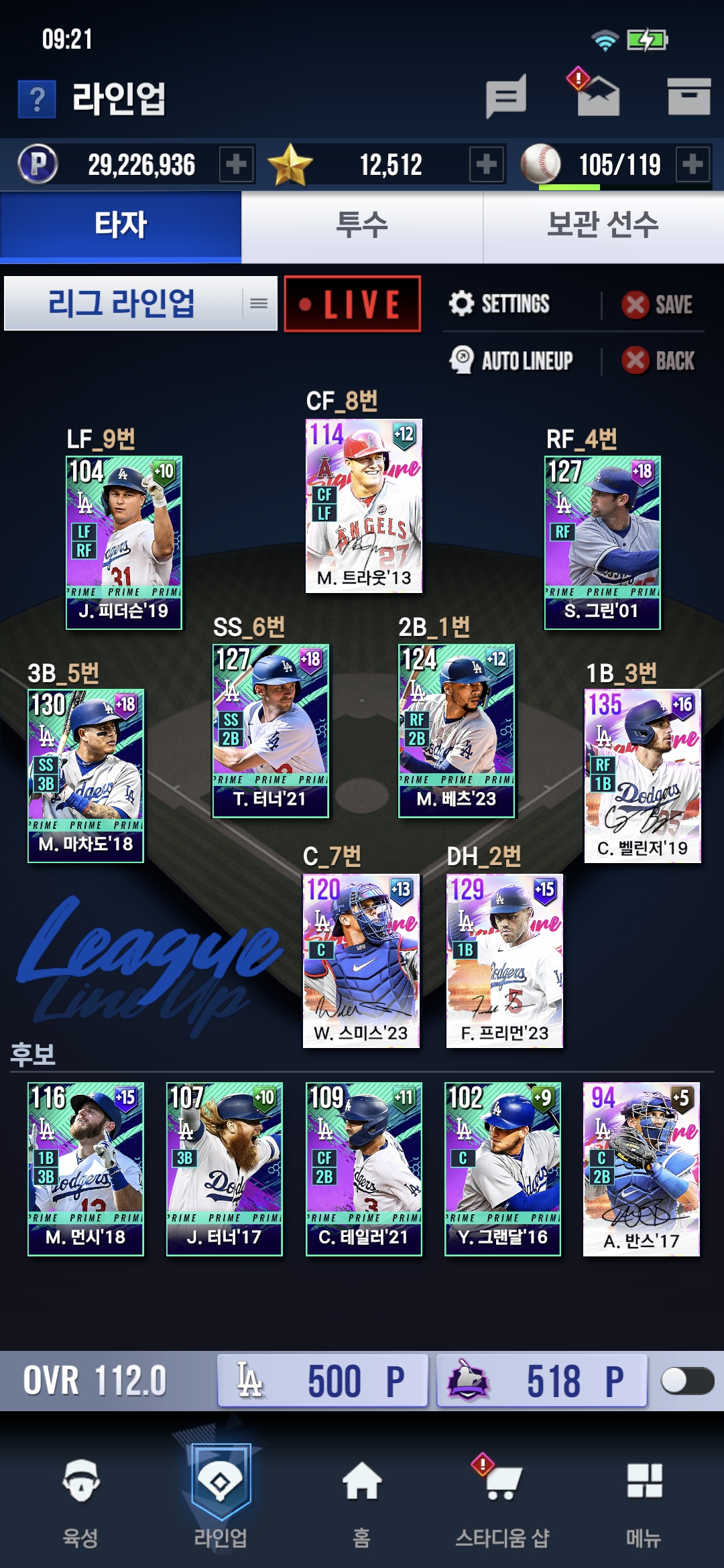The width and height of the screenshot is (724, 1568).
Task: Toggle the switch beside team points
Action: coord(686,1381)
